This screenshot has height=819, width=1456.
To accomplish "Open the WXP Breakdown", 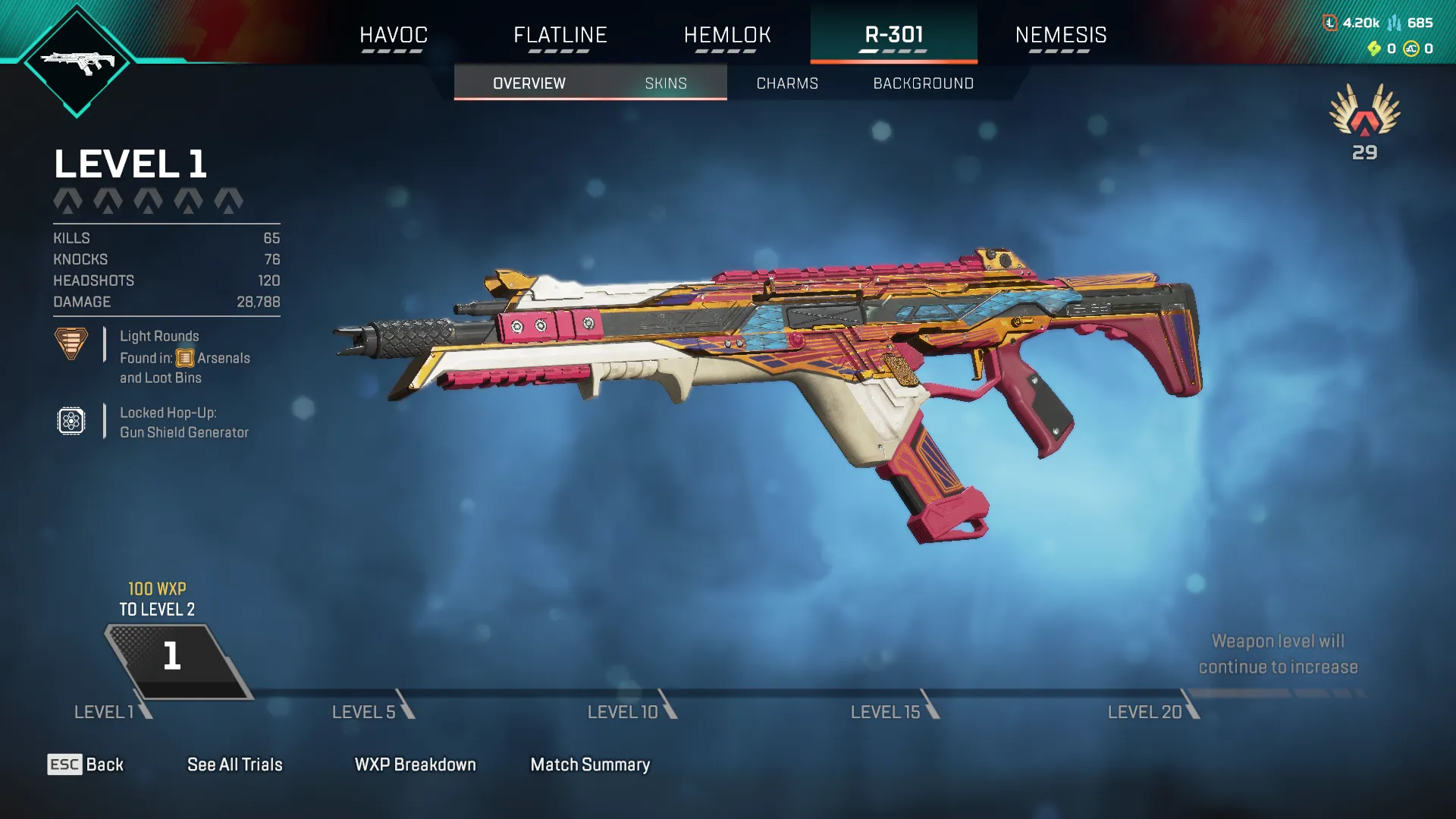I will 416,764.
